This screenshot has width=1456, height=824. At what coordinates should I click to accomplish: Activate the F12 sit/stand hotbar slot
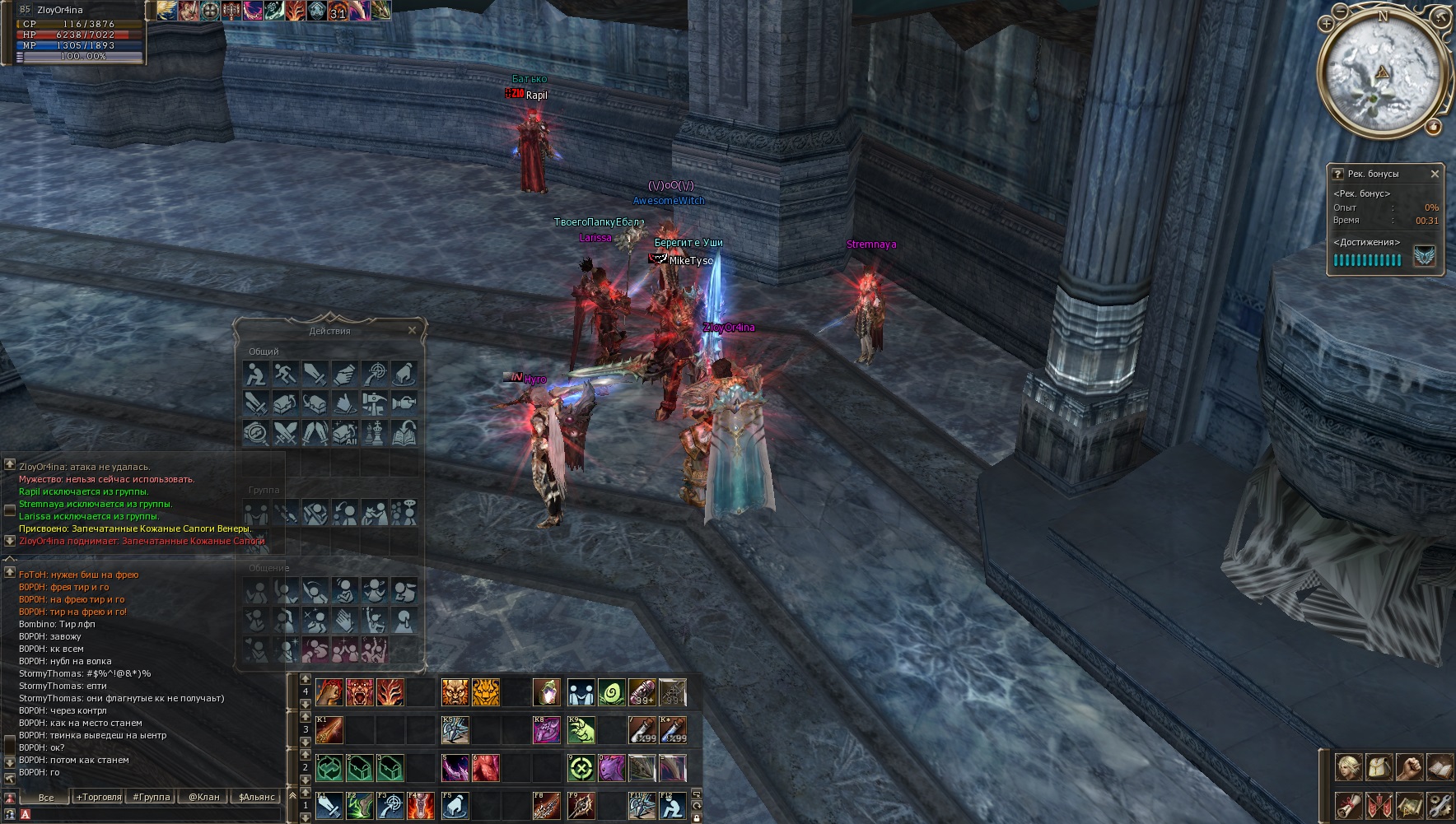pos(672,805)
